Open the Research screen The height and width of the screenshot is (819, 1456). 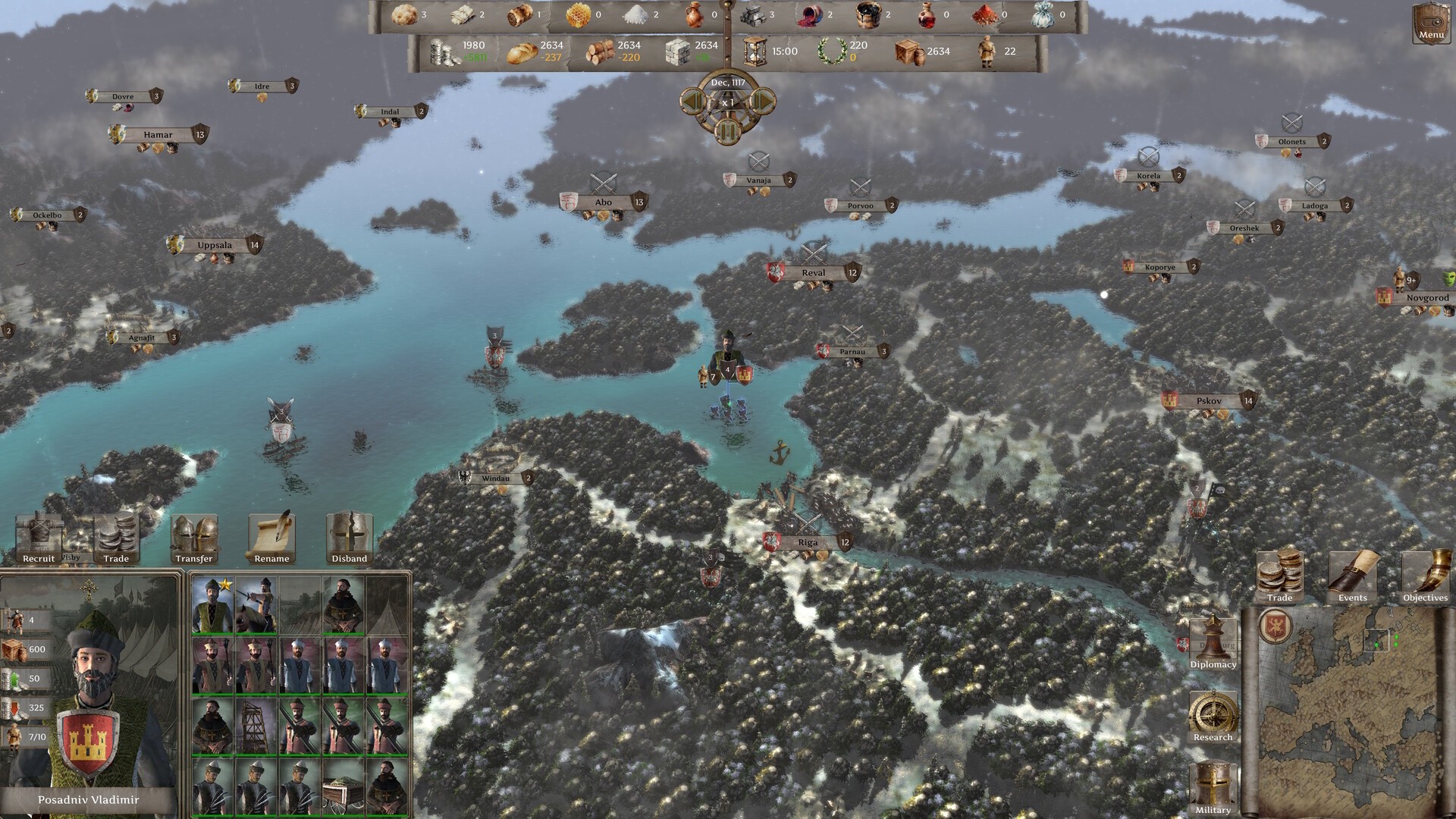(x=1213, y=715)
